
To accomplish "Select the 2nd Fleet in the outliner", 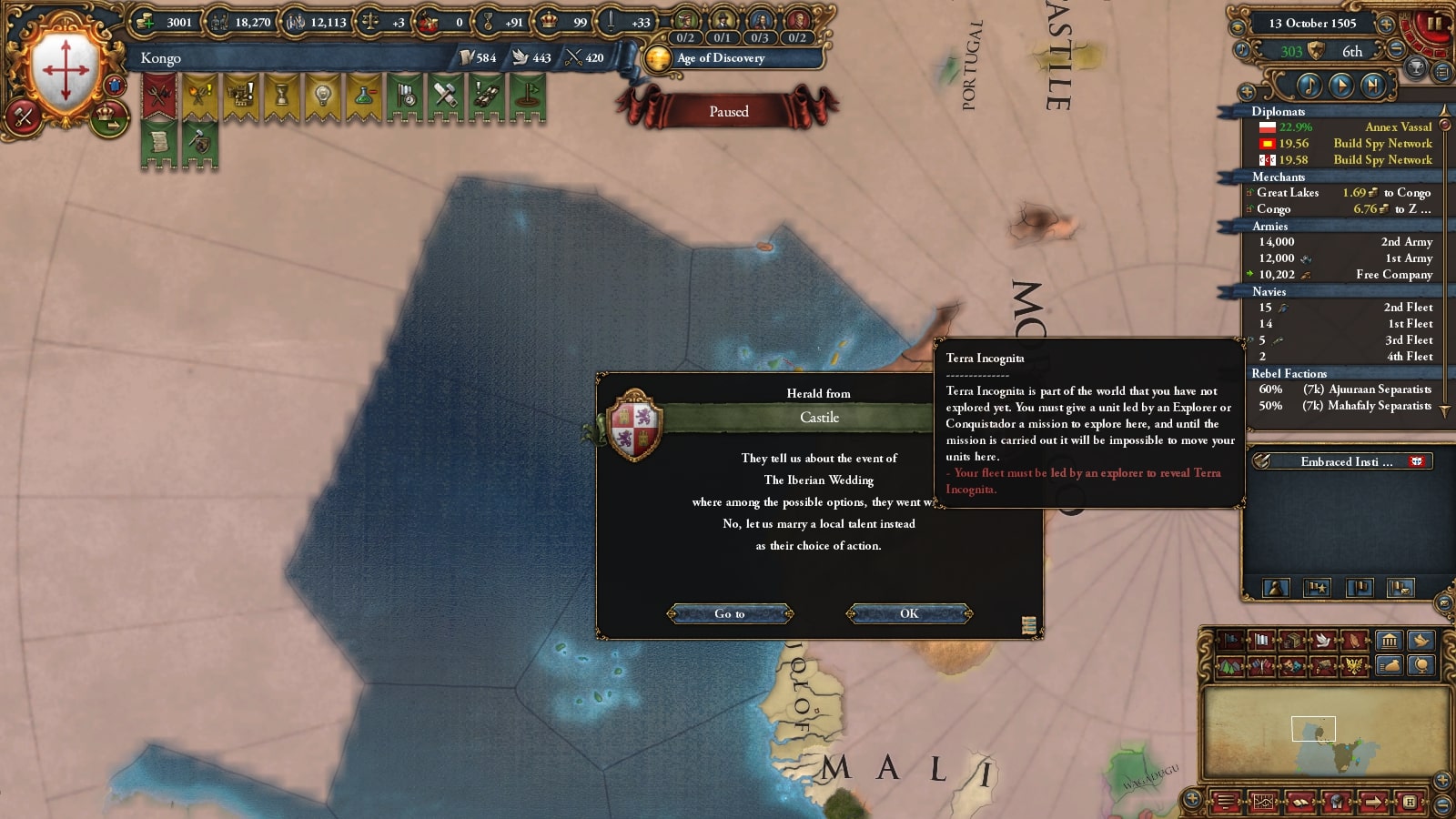I will pos(1345,308).
